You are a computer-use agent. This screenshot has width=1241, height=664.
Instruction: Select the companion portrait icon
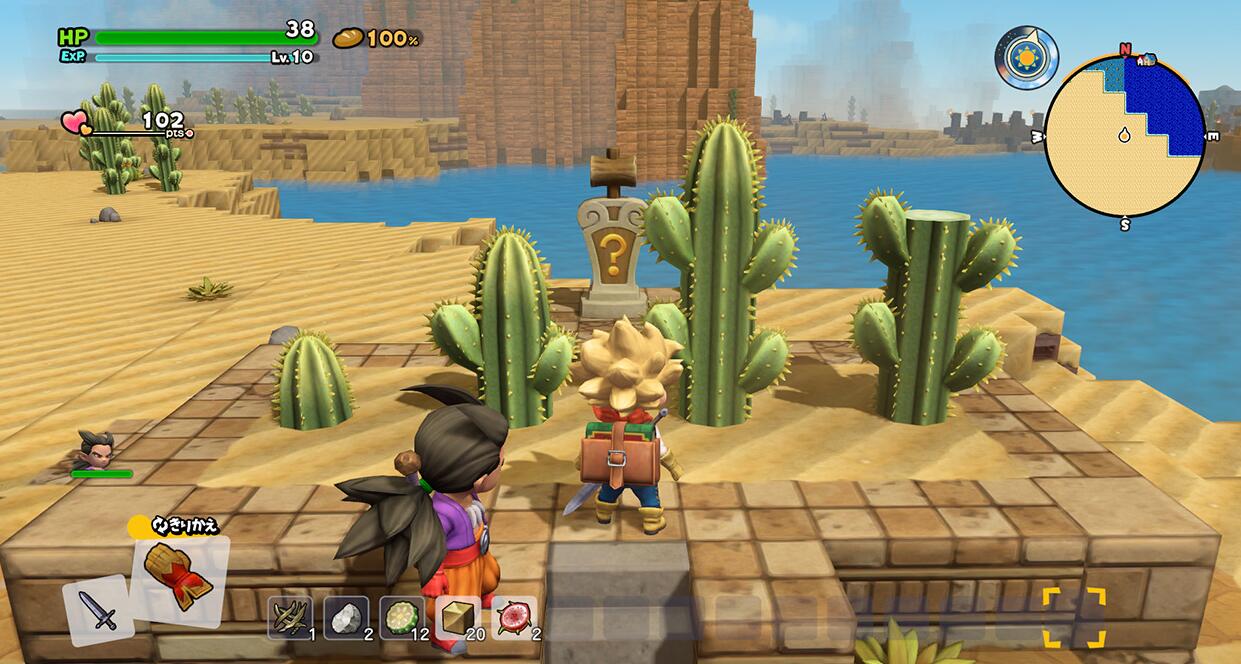(97, 452)
